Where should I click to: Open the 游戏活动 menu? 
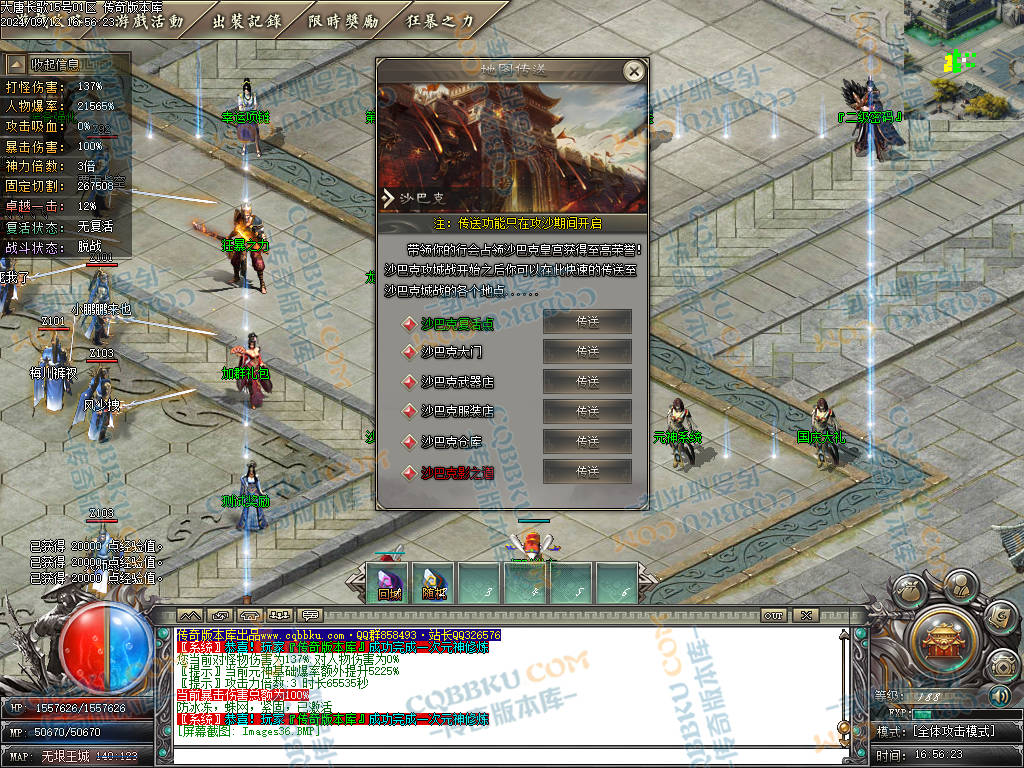[150, 21]
